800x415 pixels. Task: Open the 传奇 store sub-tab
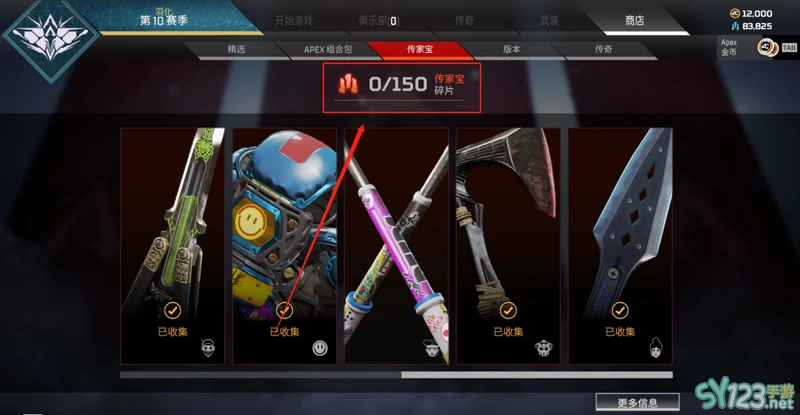[603, 48]
